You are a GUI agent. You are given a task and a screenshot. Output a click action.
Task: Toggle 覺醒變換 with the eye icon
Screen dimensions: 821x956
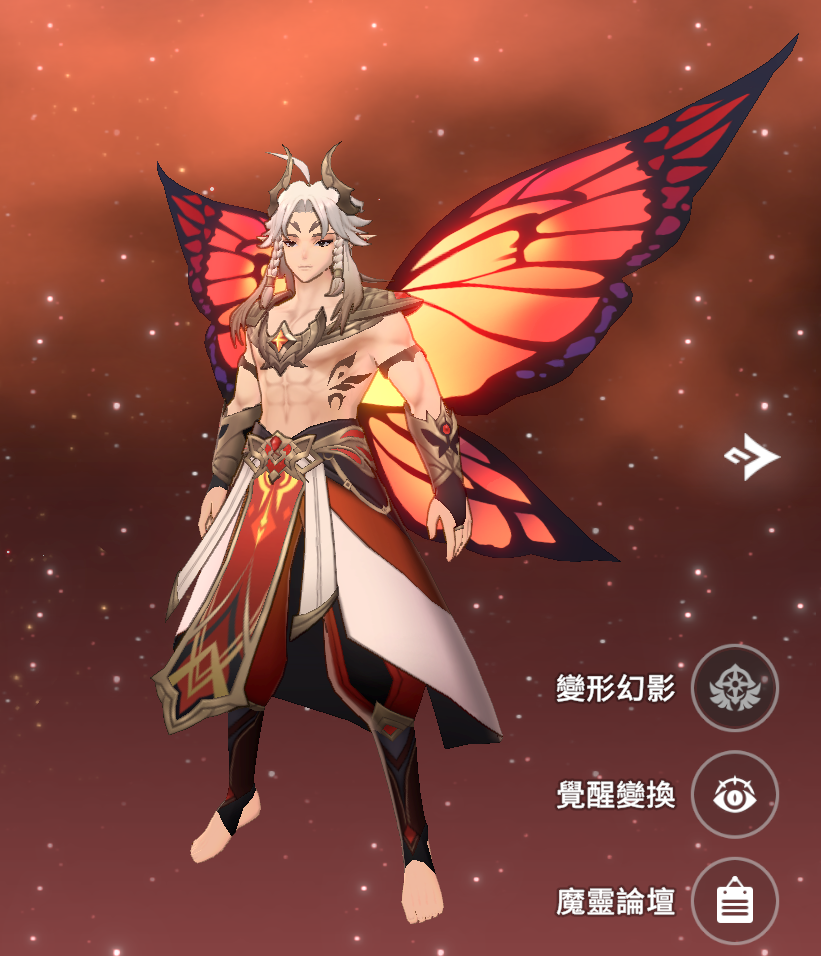click(x=735, y=795)
